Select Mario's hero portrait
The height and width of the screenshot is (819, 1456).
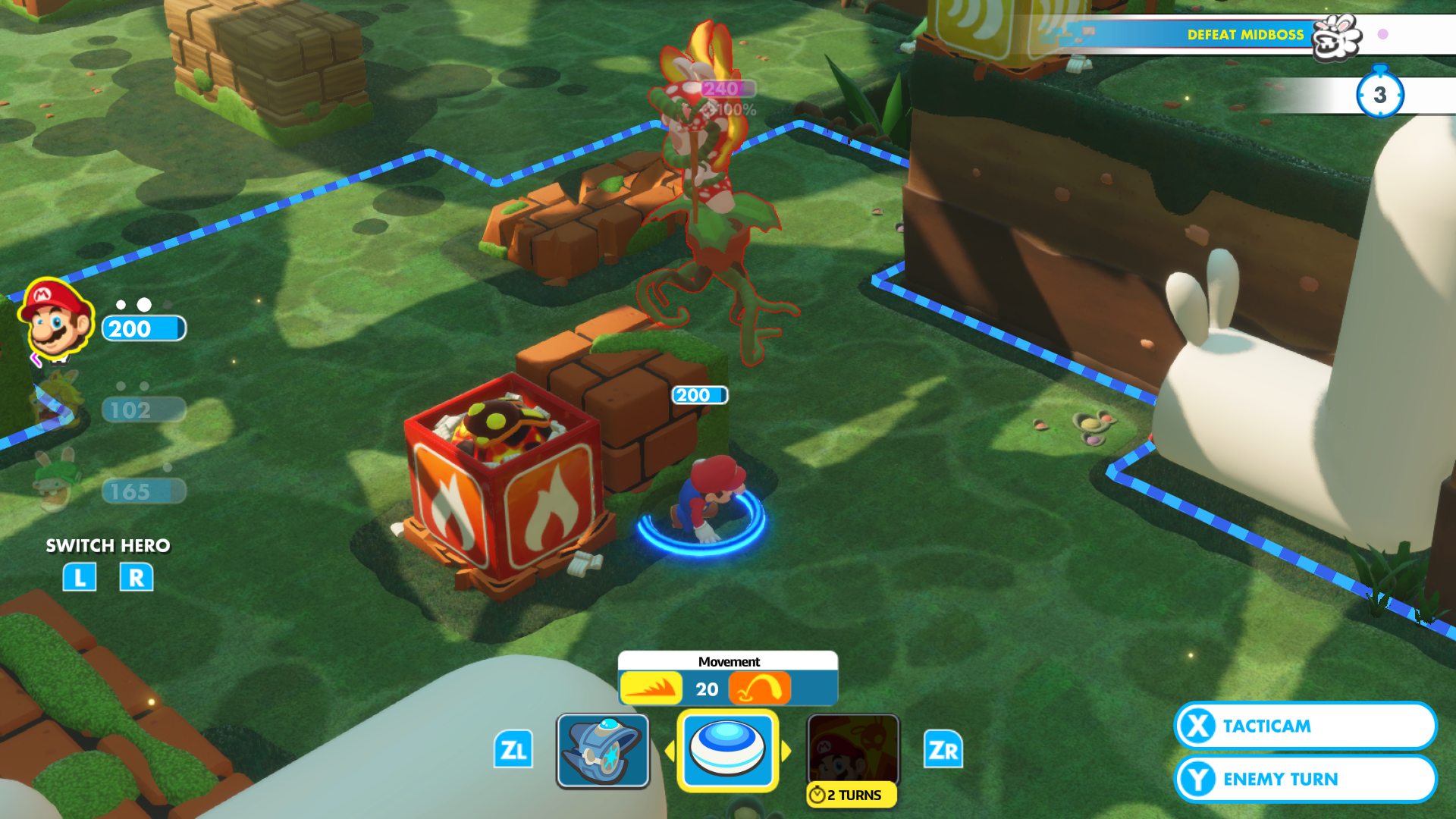[x=57, y=322]
